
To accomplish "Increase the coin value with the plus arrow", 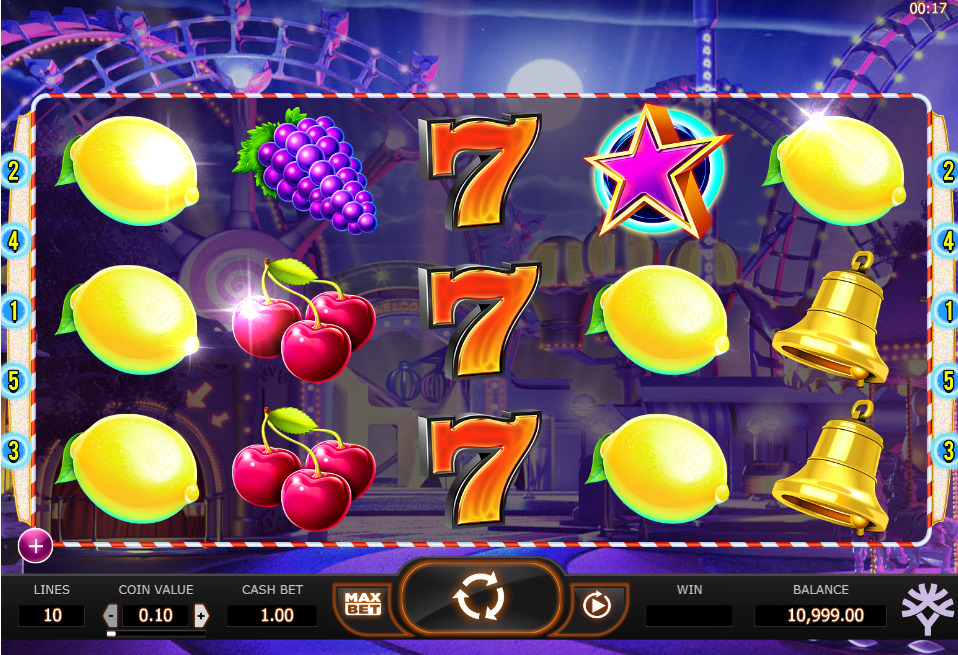I will [x=201, y=615].
